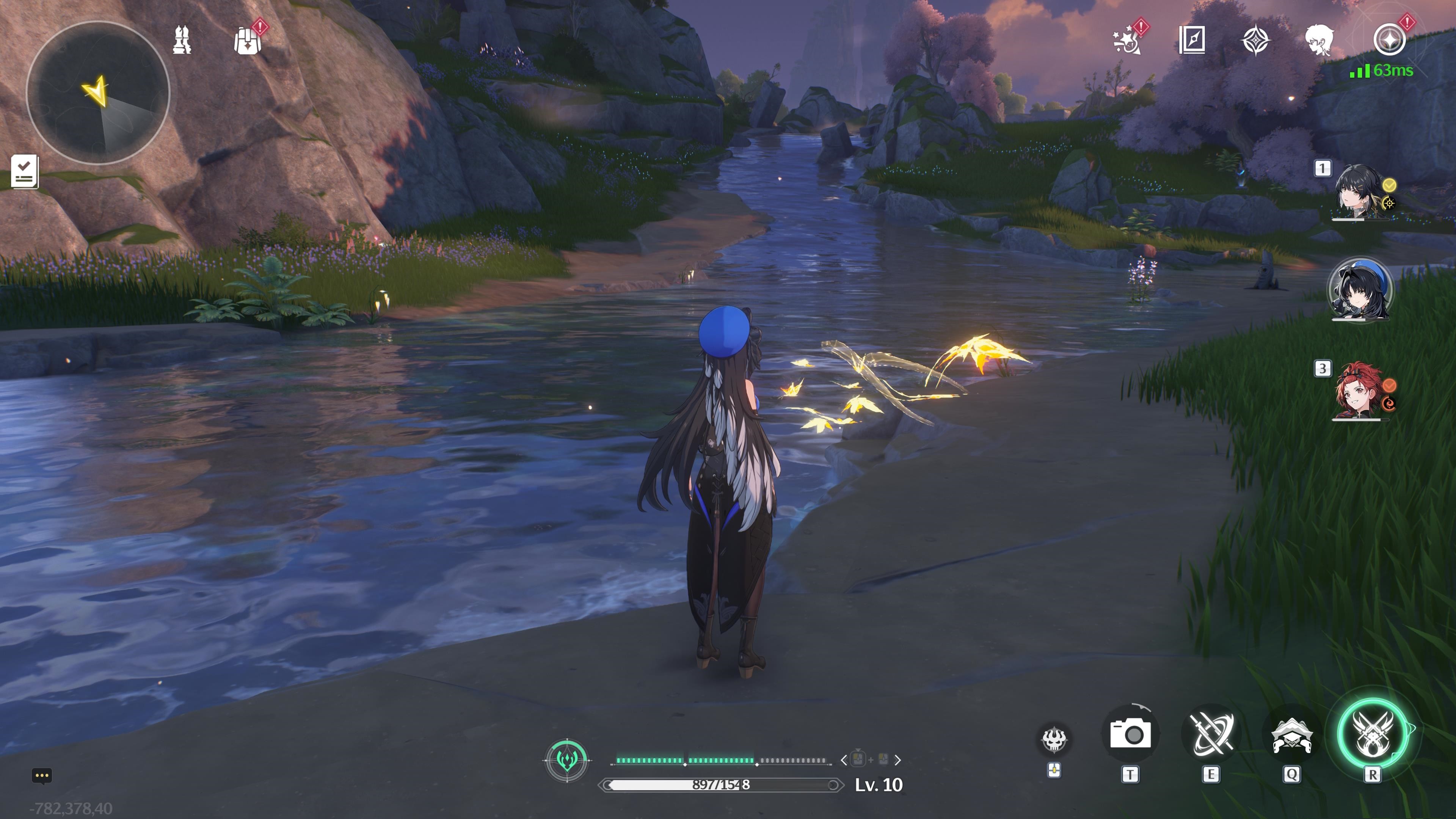This screenshot has height=819, width=1456.
Task: Open the circular terminal menu icon
Action: (x=1389, y=41)
